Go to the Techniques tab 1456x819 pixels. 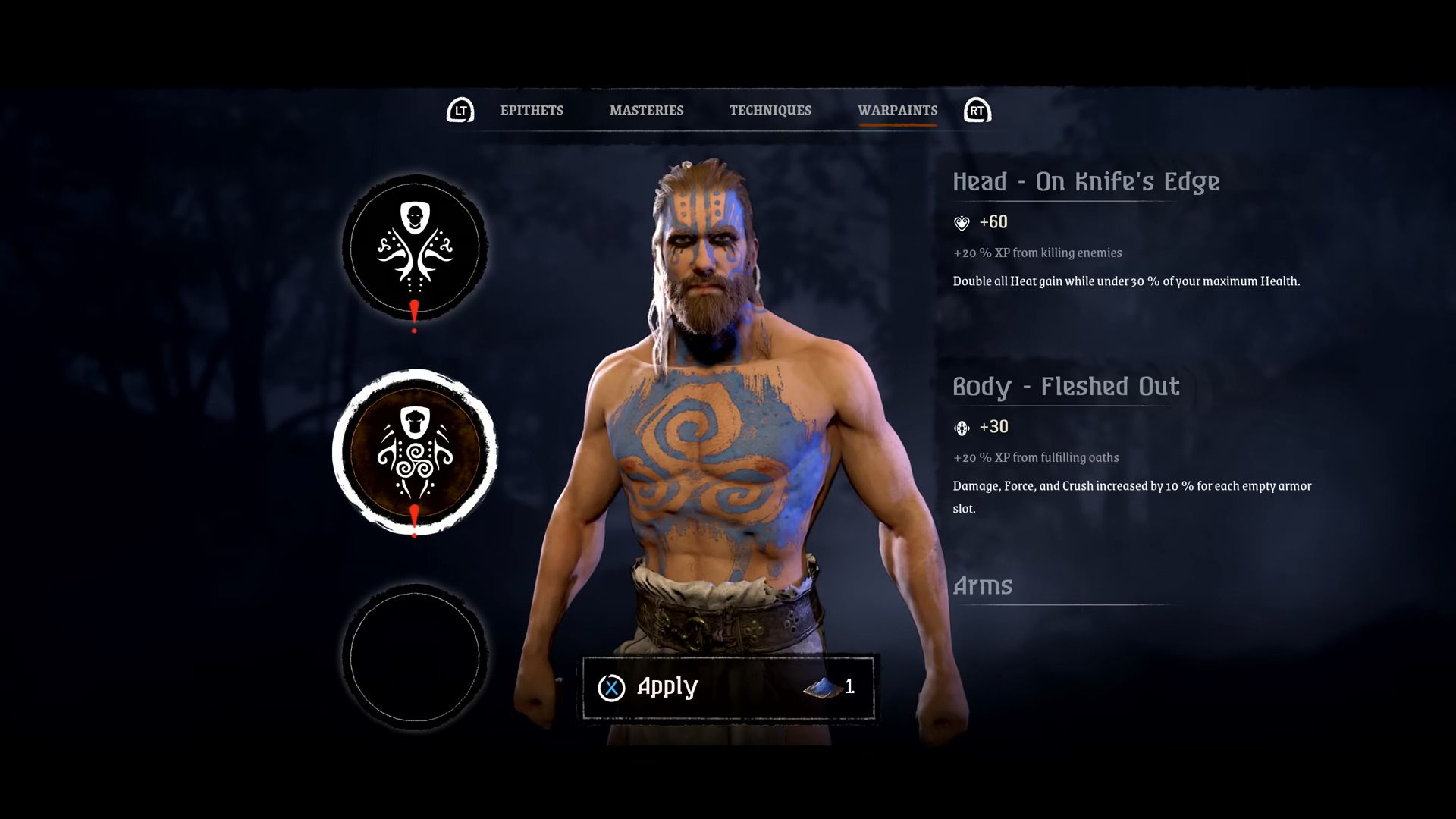[770, 111]
